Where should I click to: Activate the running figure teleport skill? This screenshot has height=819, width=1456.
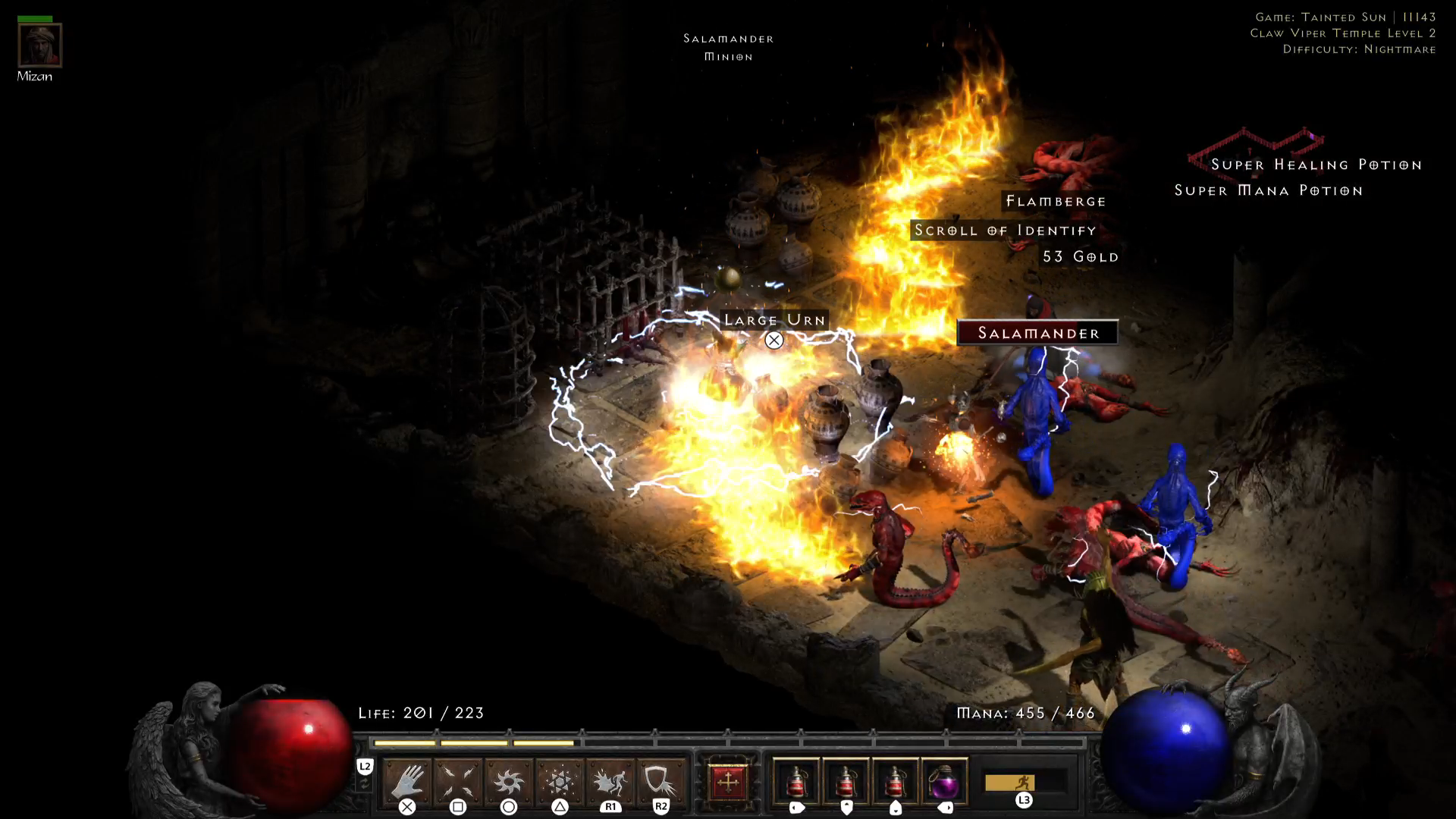(x=610, y=781)
